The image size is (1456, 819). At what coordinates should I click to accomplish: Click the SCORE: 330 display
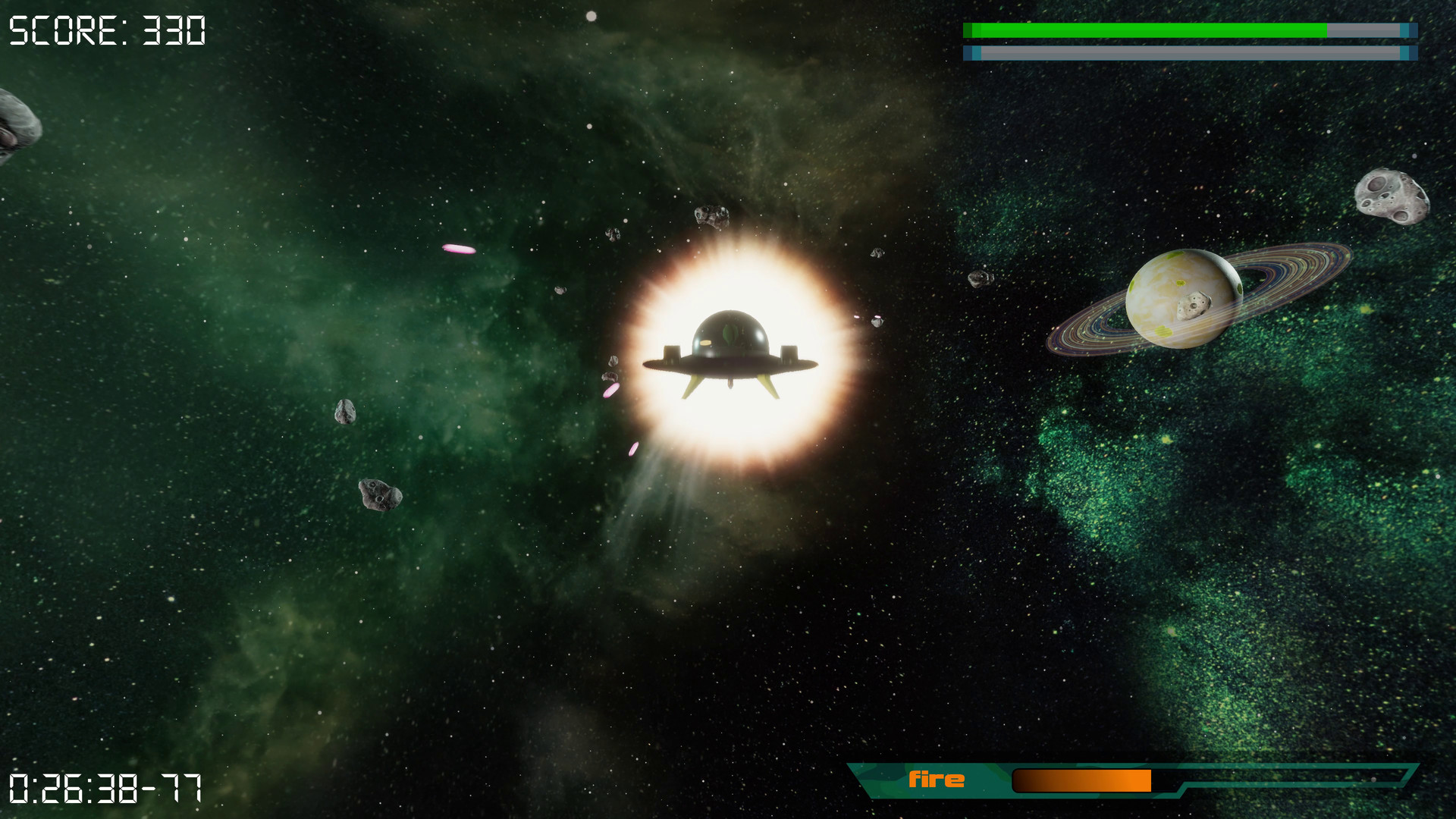[x=106, y=30]
